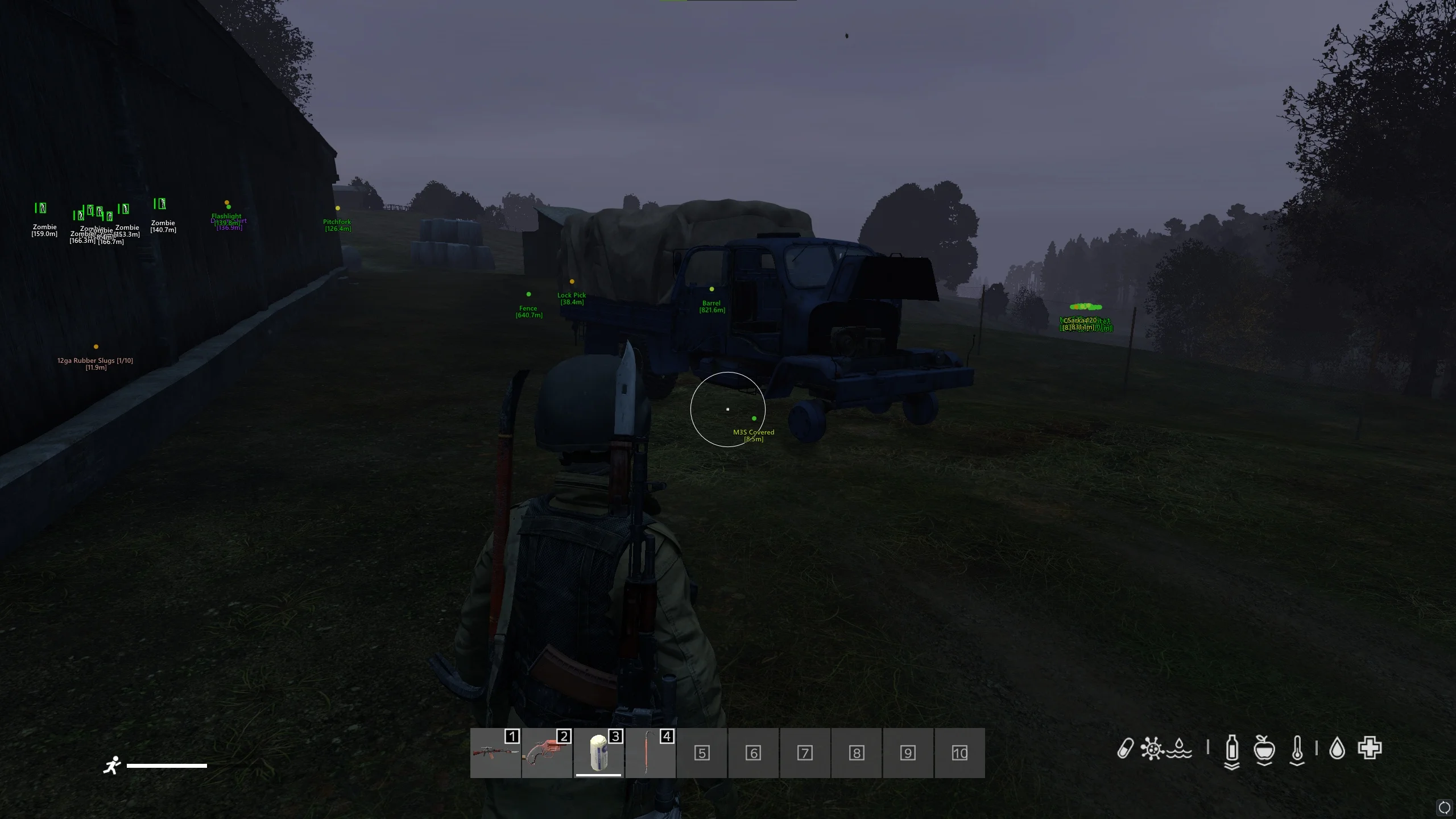Screen dimensions: 1456x819
Task: Choose the bandage roll in slot 3
Action: 598,753
